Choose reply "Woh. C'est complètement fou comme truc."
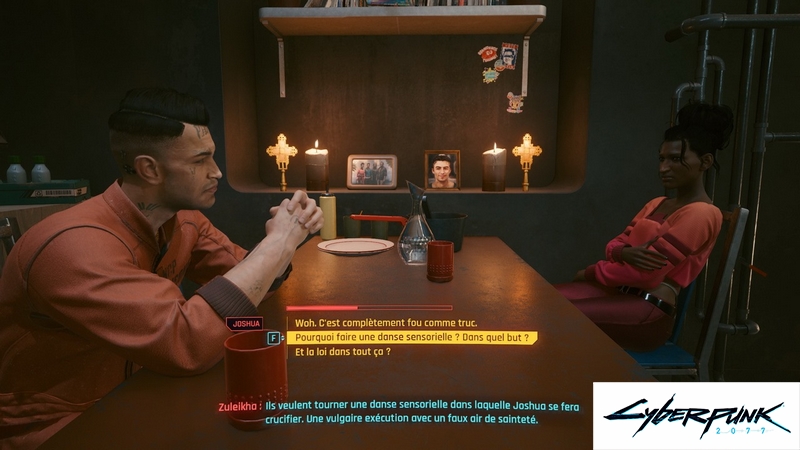 tap(386, 323)
